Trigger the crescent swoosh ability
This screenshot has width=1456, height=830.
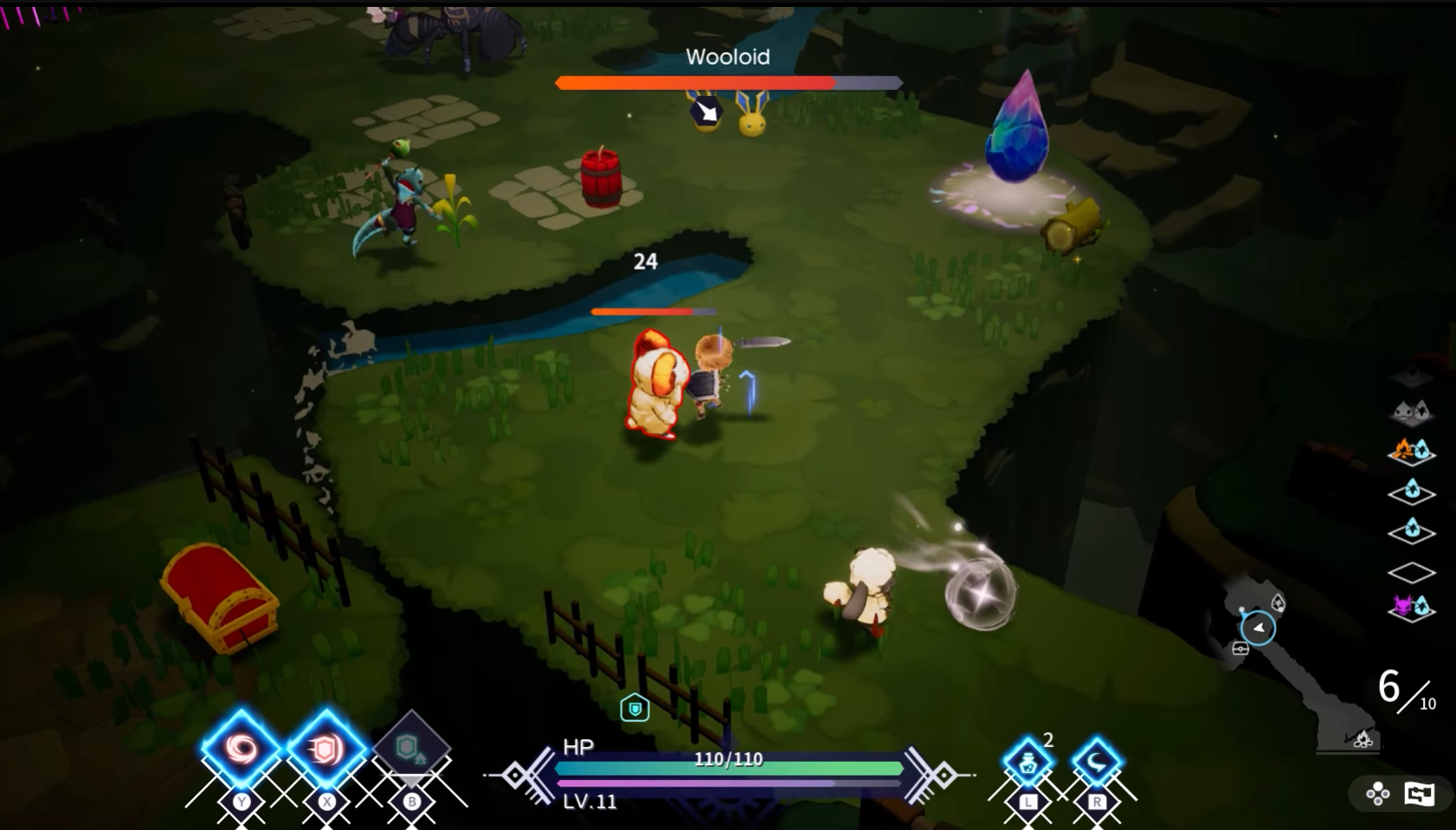[1096, 763]
